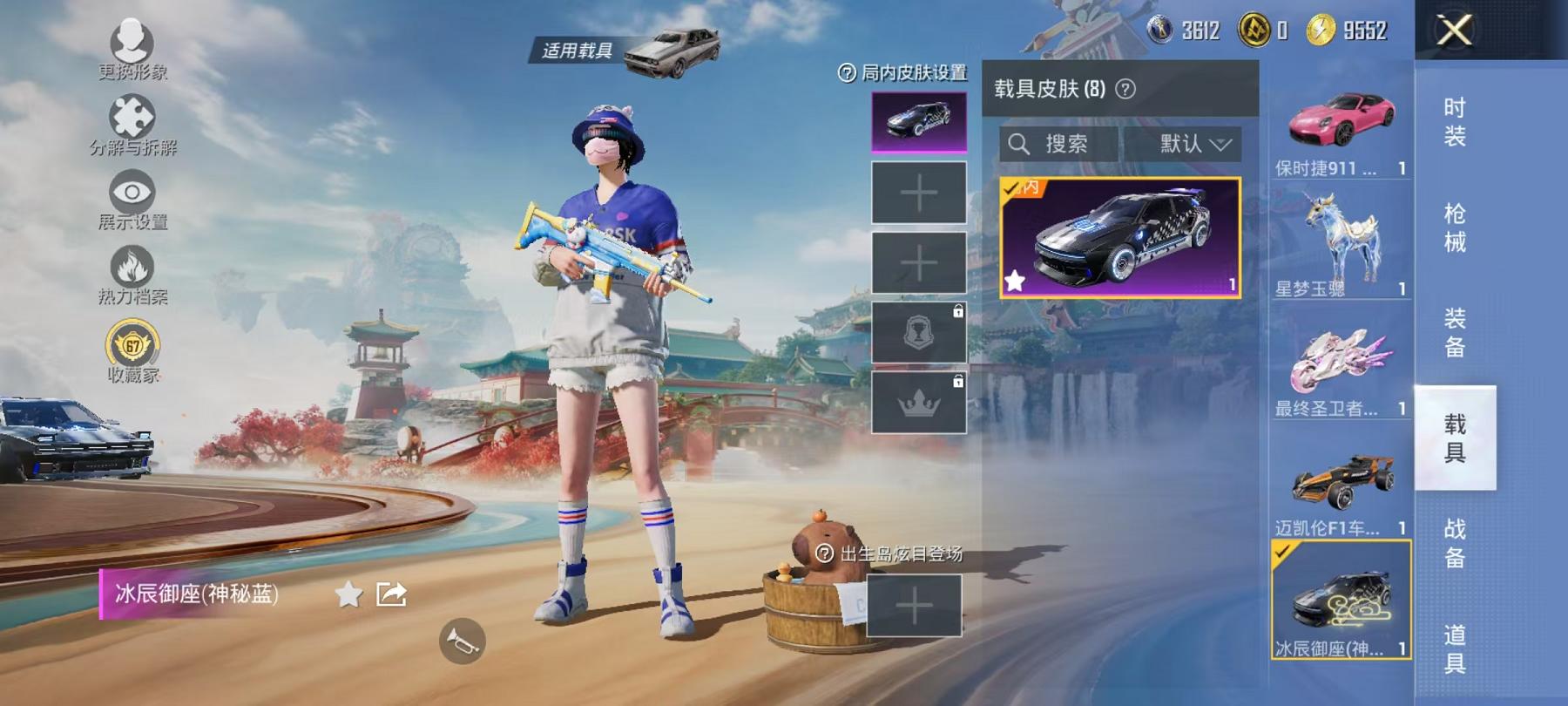Open the search magnifier in 载具皮肤 panel
This screenshot has width=1568, height=706.
coord(1019,144)
